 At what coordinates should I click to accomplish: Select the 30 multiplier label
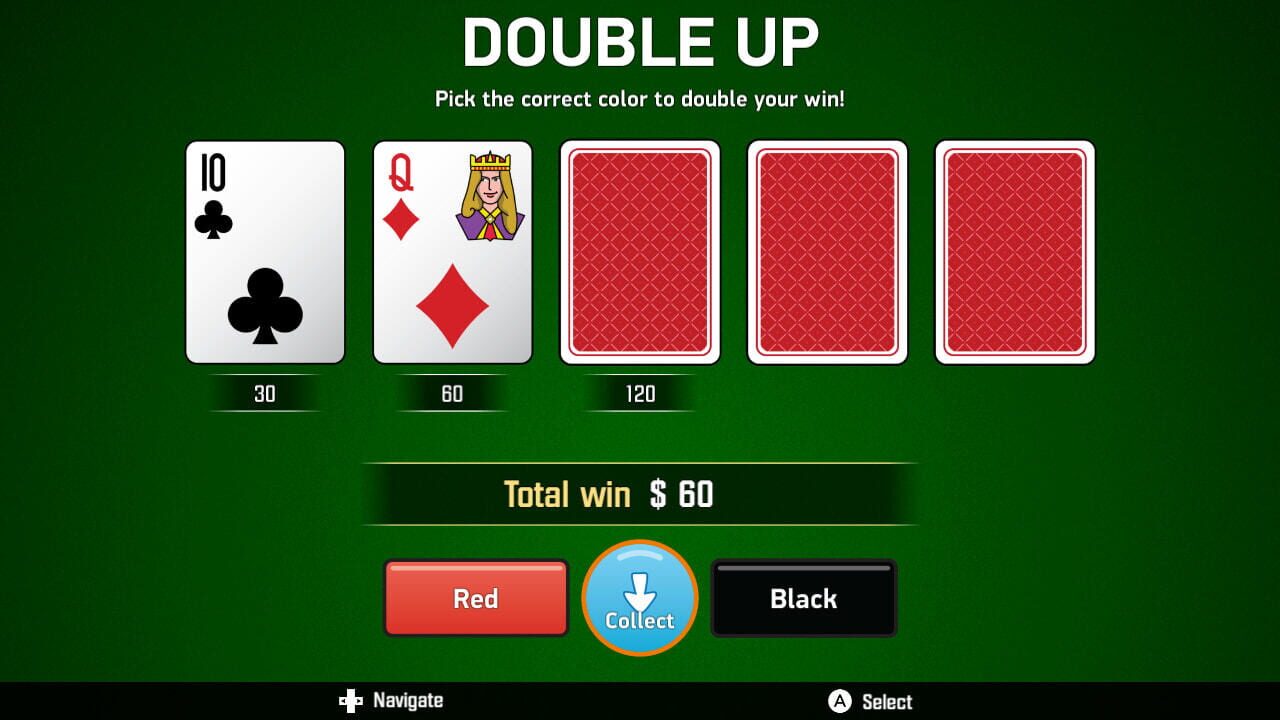(x=264, y=394)
